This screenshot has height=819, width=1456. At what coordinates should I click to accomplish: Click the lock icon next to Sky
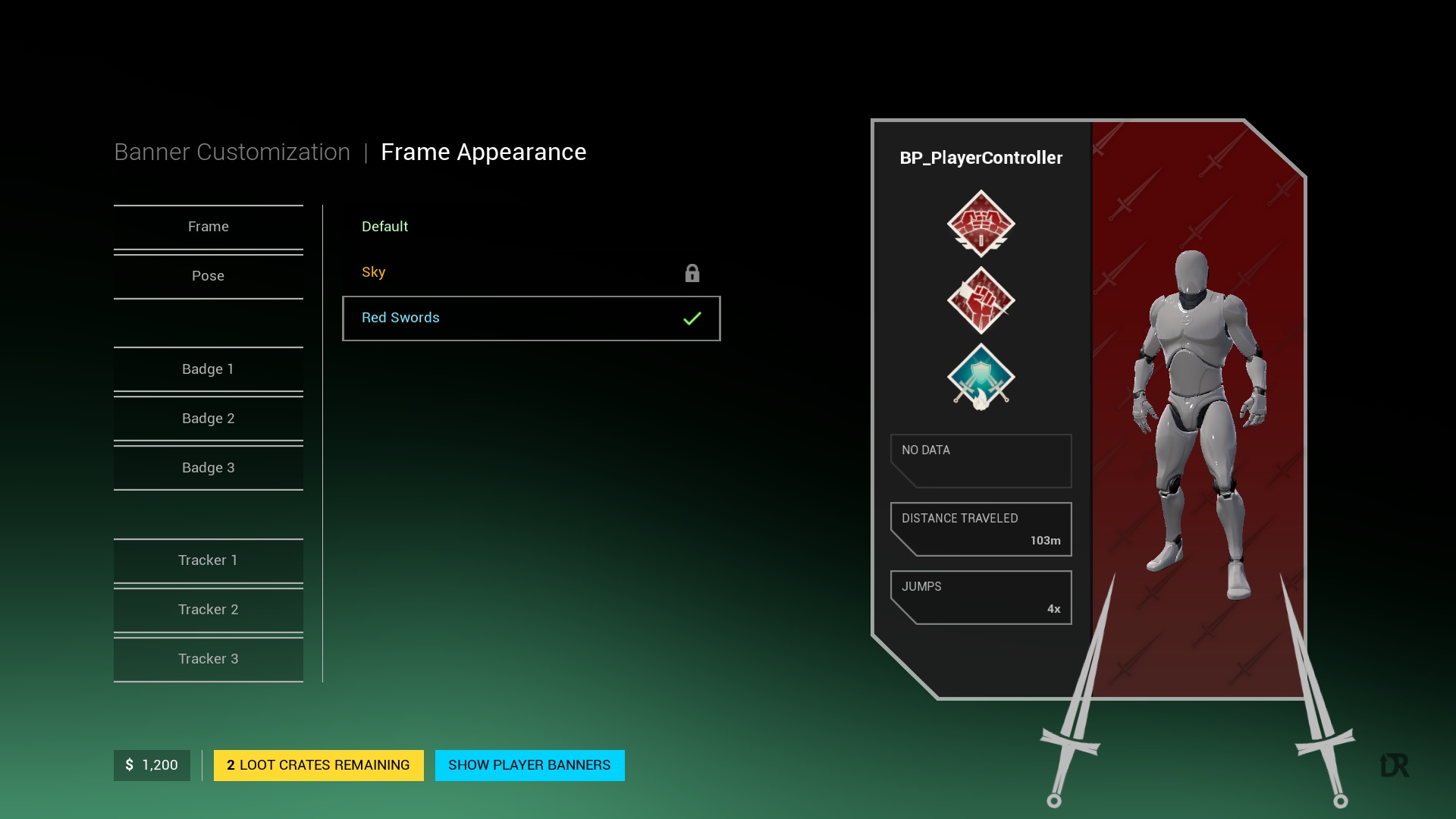[x=692, y=273]
